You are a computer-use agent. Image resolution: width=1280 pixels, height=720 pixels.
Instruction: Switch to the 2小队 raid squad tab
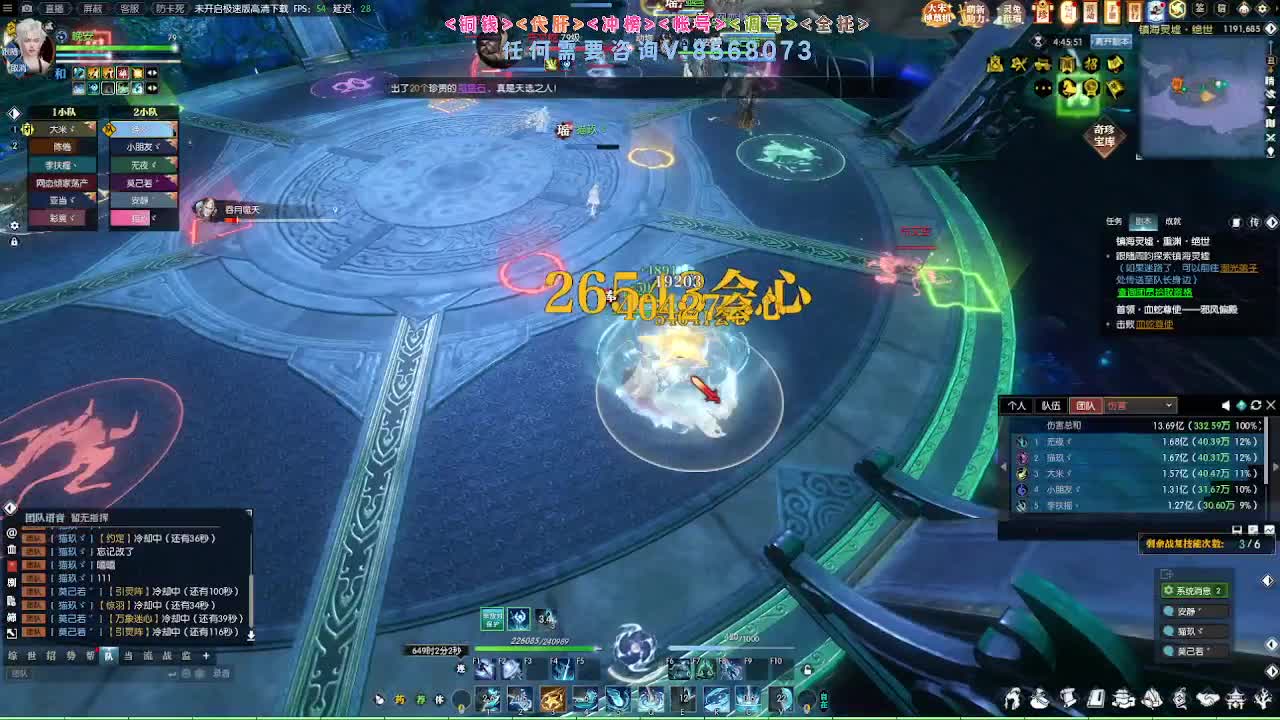145,112
